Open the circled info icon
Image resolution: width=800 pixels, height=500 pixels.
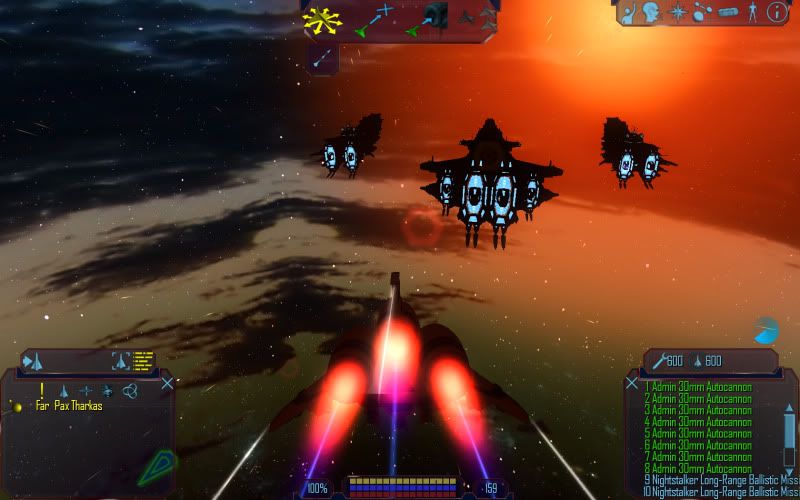pyautogui.click(x=776, y=12)
